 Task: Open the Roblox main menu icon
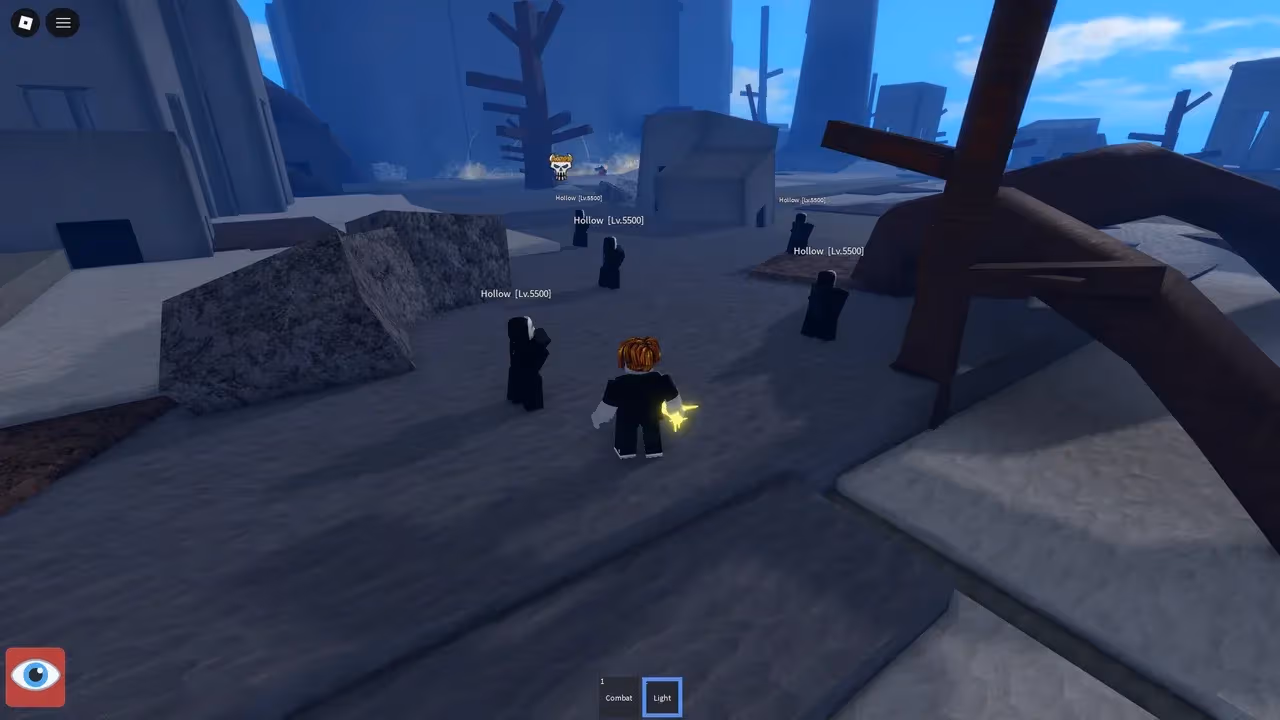pyautogui.click(x=24, y=22)
